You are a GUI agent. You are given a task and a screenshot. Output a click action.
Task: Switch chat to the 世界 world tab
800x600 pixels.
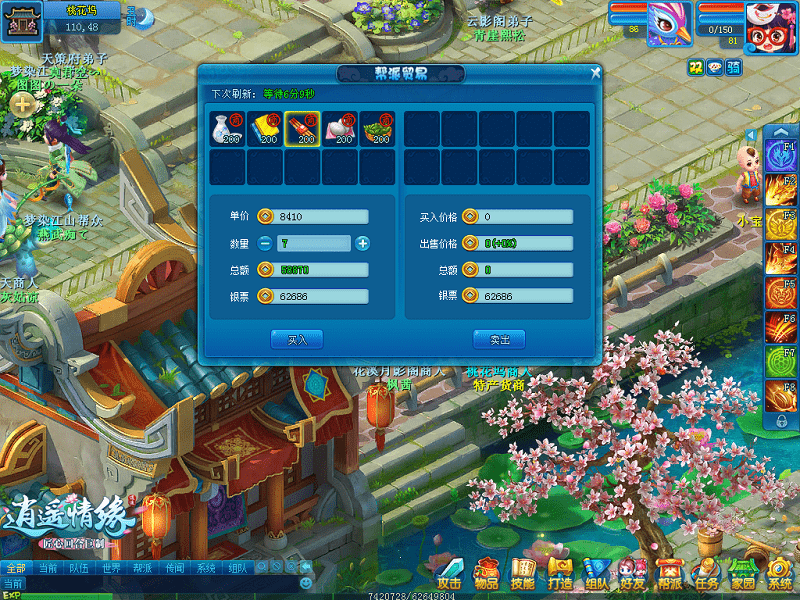pyautogui.click(x=111, y=567)
